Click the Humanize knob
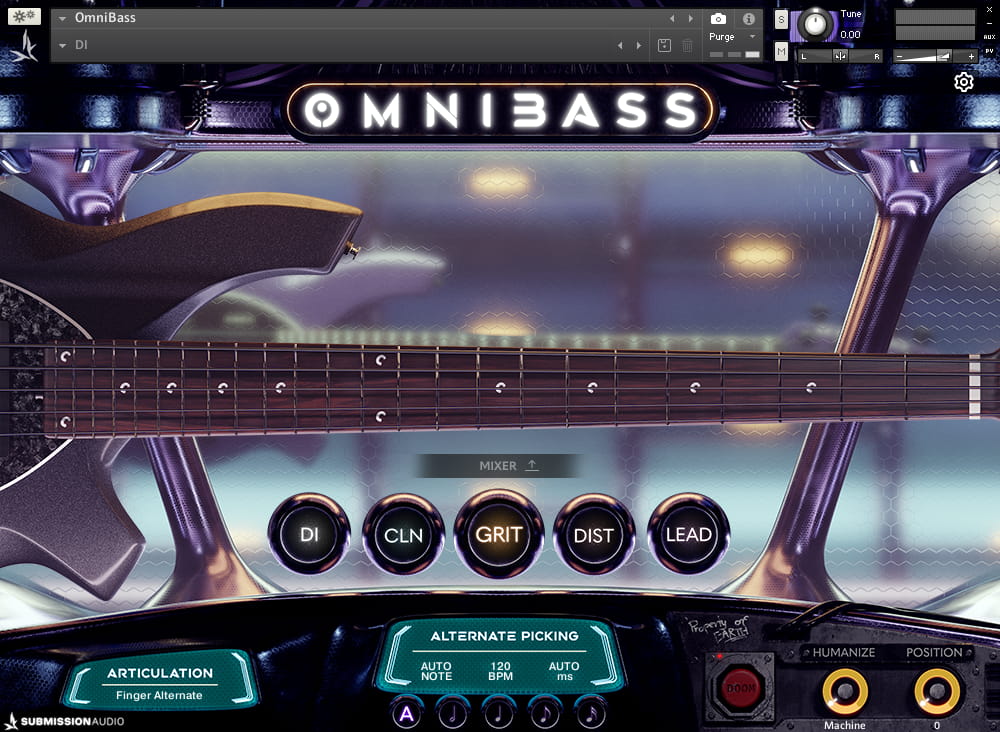Viewport: 1000px width, 732px height. coord(844,690)
